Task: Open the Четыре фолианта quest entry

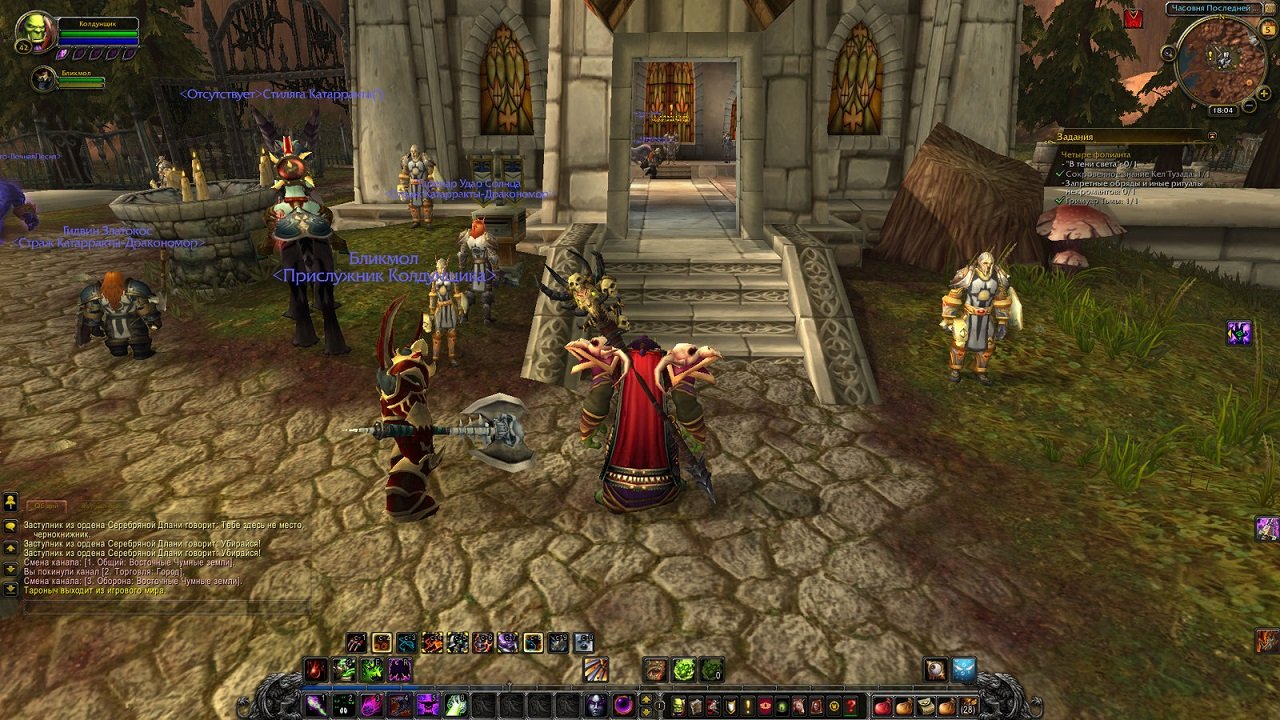Action: [1096, 155]
